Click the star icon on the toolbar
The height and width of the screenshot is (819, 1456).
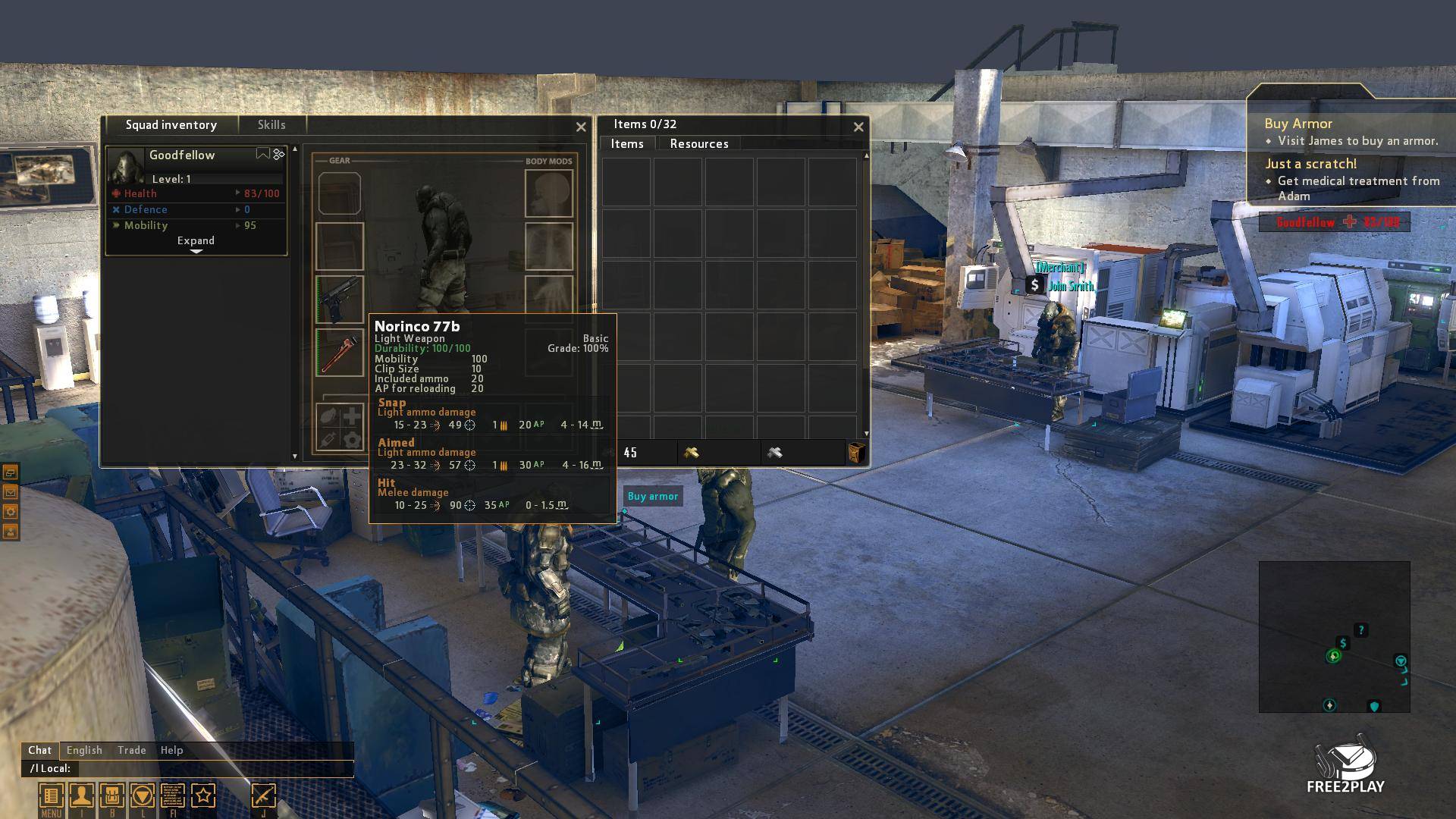pos(203,796)
